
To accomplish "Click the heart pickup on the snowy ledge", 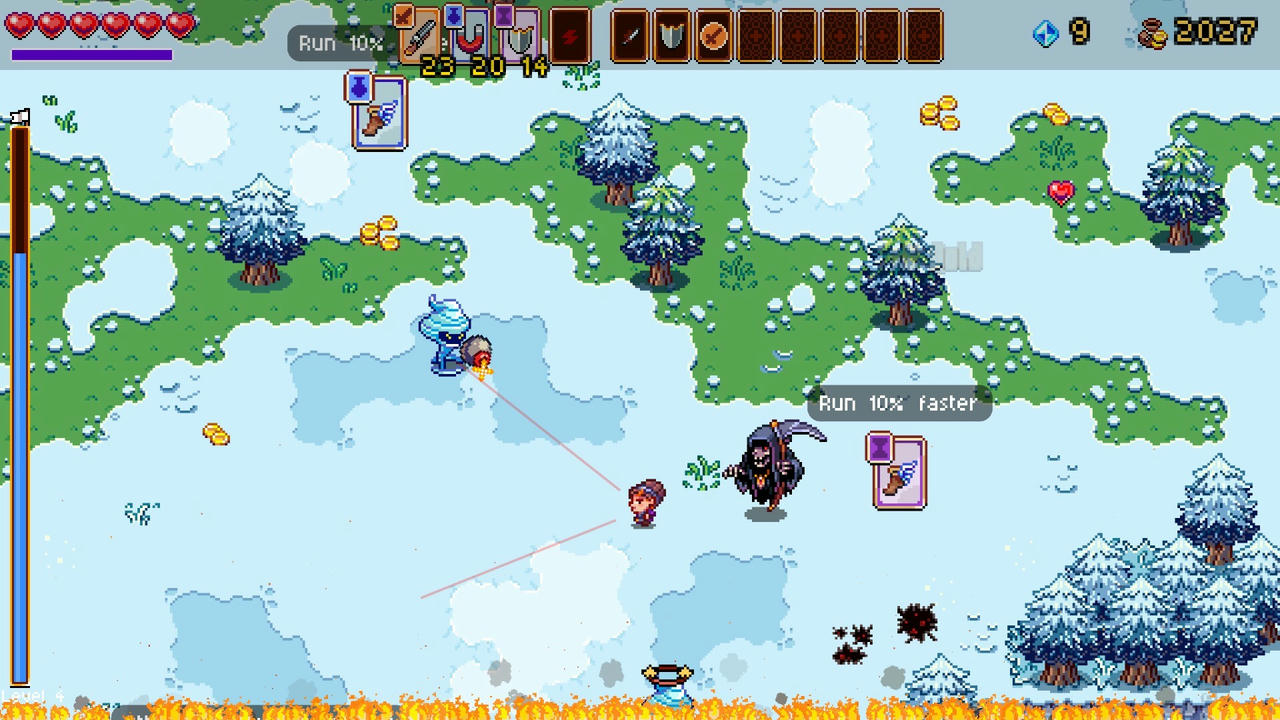I will [1059, 191].
